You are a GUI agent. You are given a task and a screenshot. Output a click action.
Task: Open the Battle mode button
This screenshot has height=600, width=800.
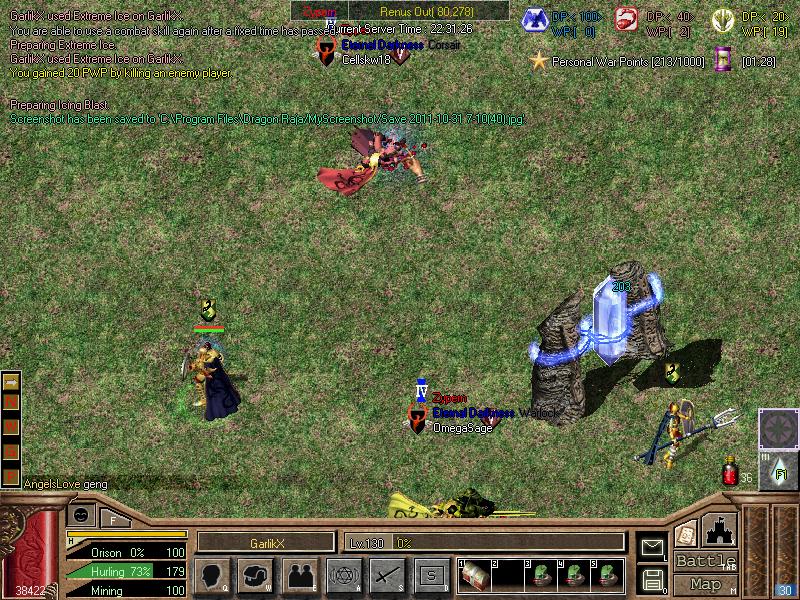pyautogui.click(x=705, y=561)
